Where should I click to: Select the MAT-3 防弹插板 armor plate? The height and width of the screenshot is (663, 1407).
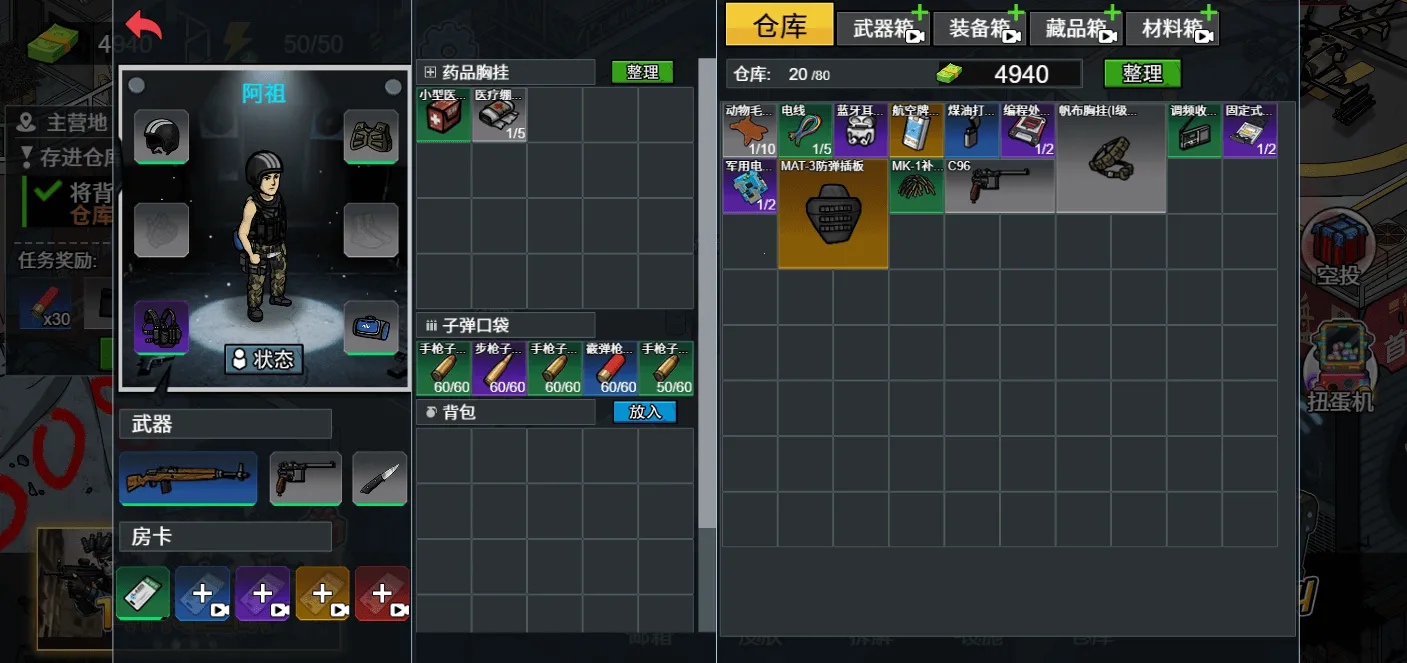point(832,213)
